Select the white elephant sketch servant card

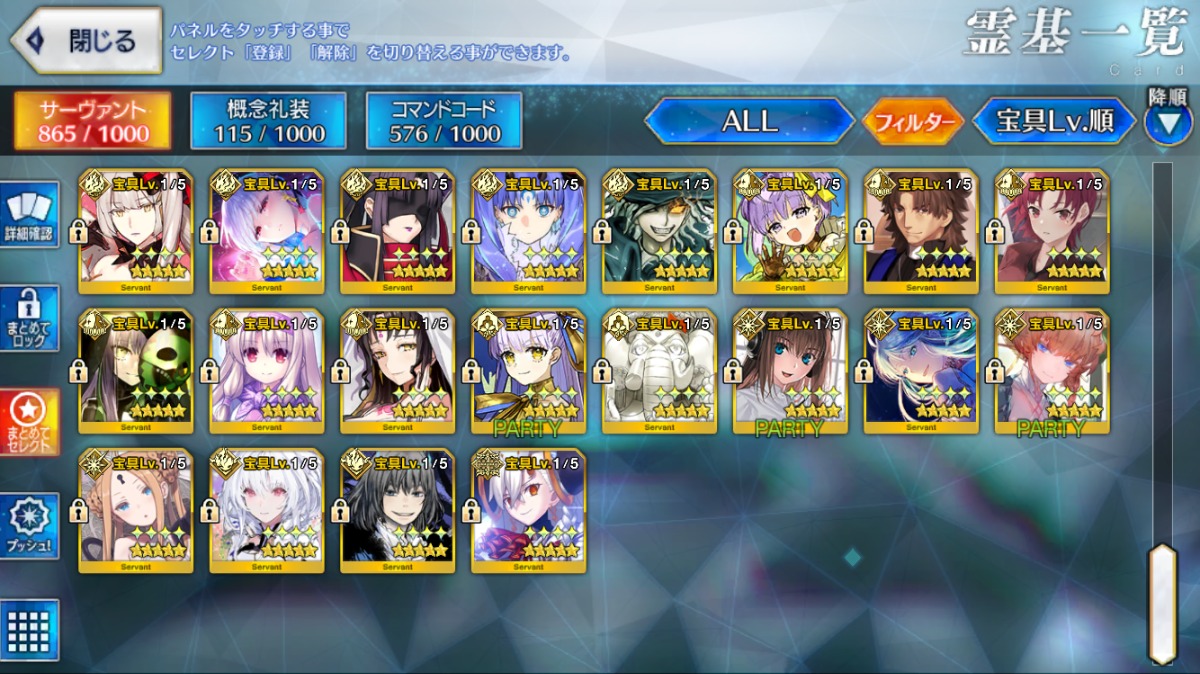[x=659, y=370]
